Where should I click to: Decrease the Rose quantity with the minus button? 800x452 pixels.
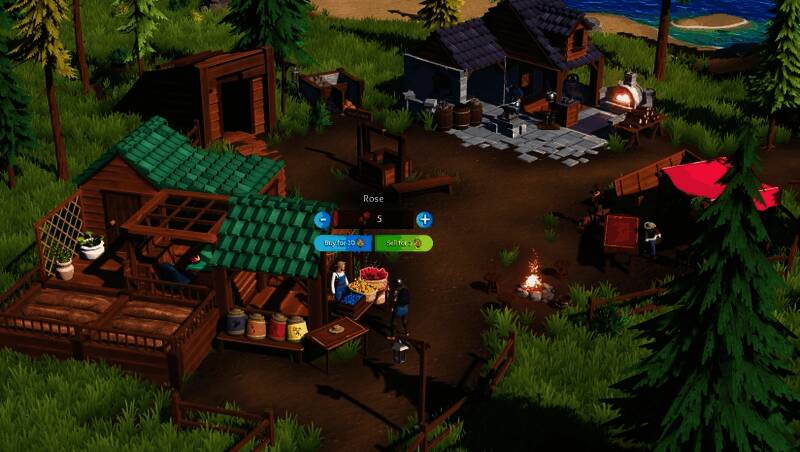pyautogui.click(x=322, y=219)
